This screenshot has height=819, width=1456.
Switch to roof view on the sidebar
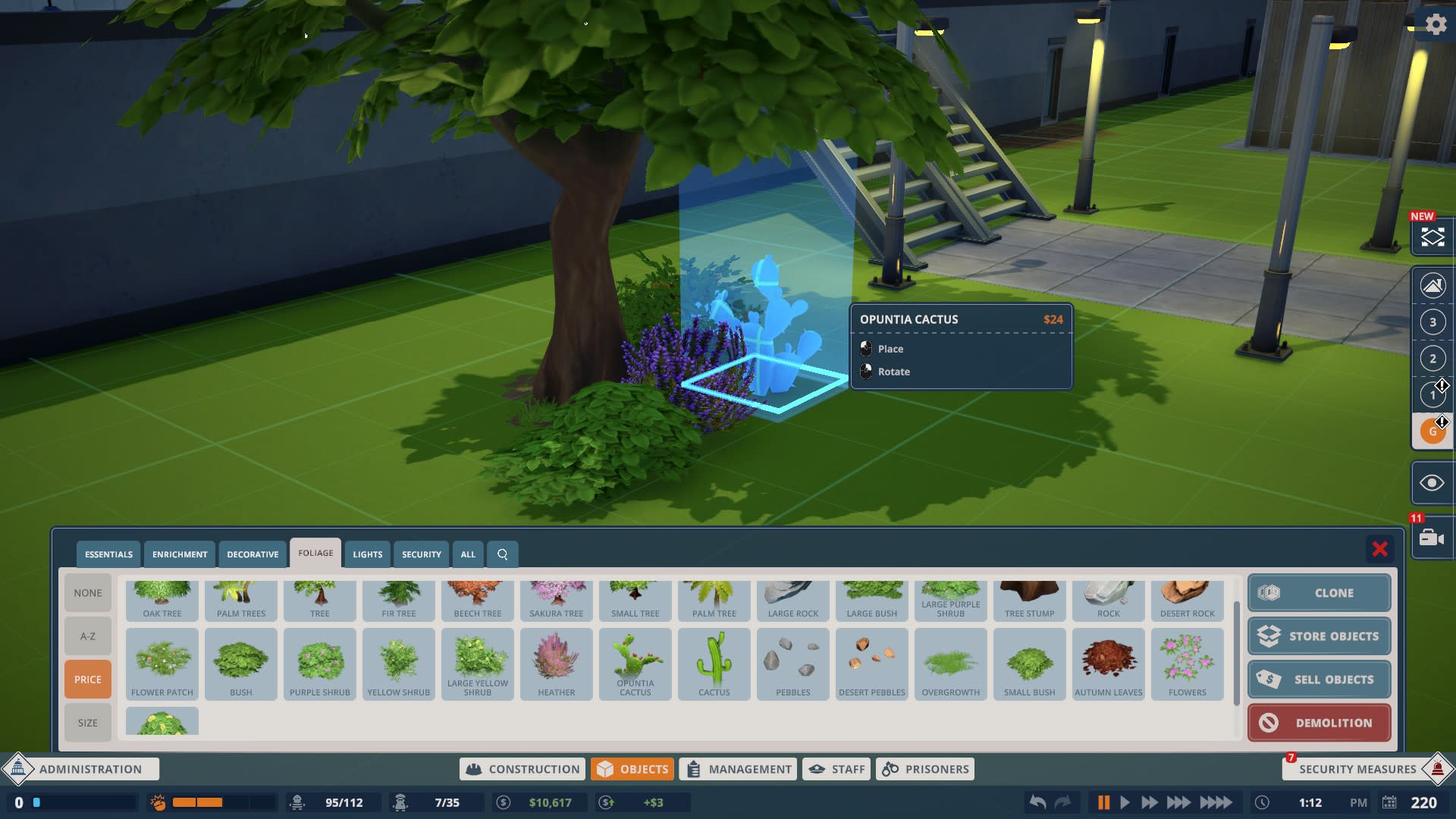[x=1432, y=286]
